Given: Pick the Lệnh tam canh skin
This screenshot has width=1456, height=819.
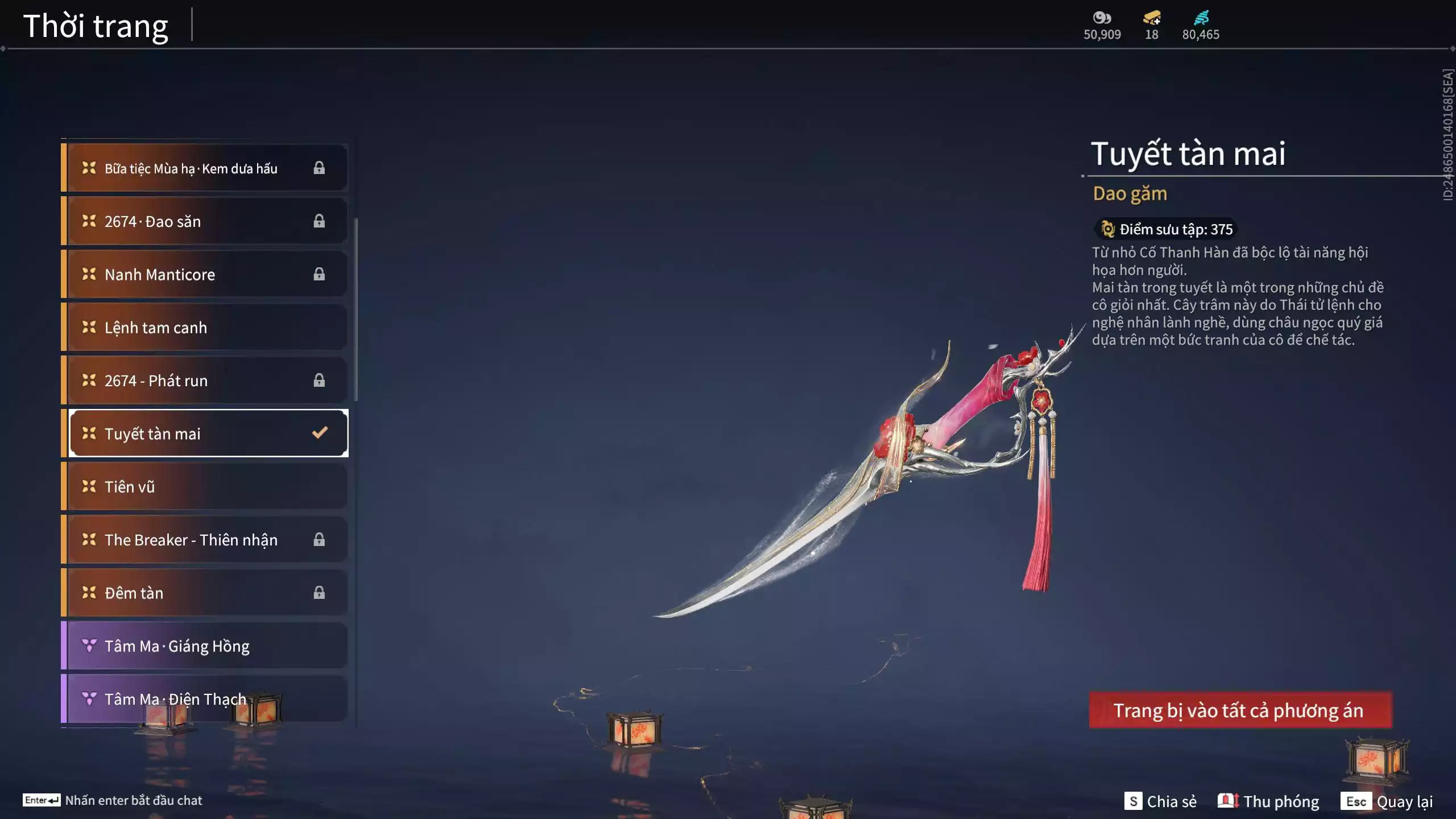Looking at the screenshot, I should 205,328.
